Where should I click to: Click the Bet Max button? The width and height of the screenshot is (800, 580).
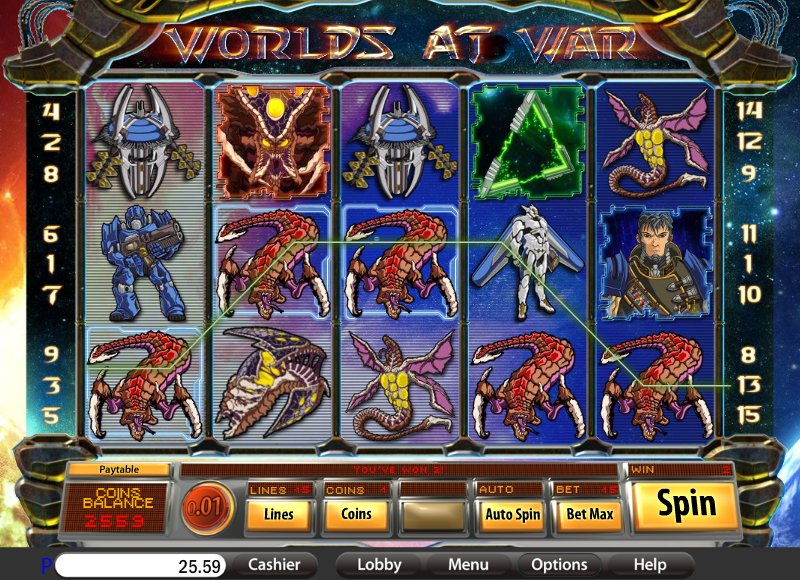point(587,515)
